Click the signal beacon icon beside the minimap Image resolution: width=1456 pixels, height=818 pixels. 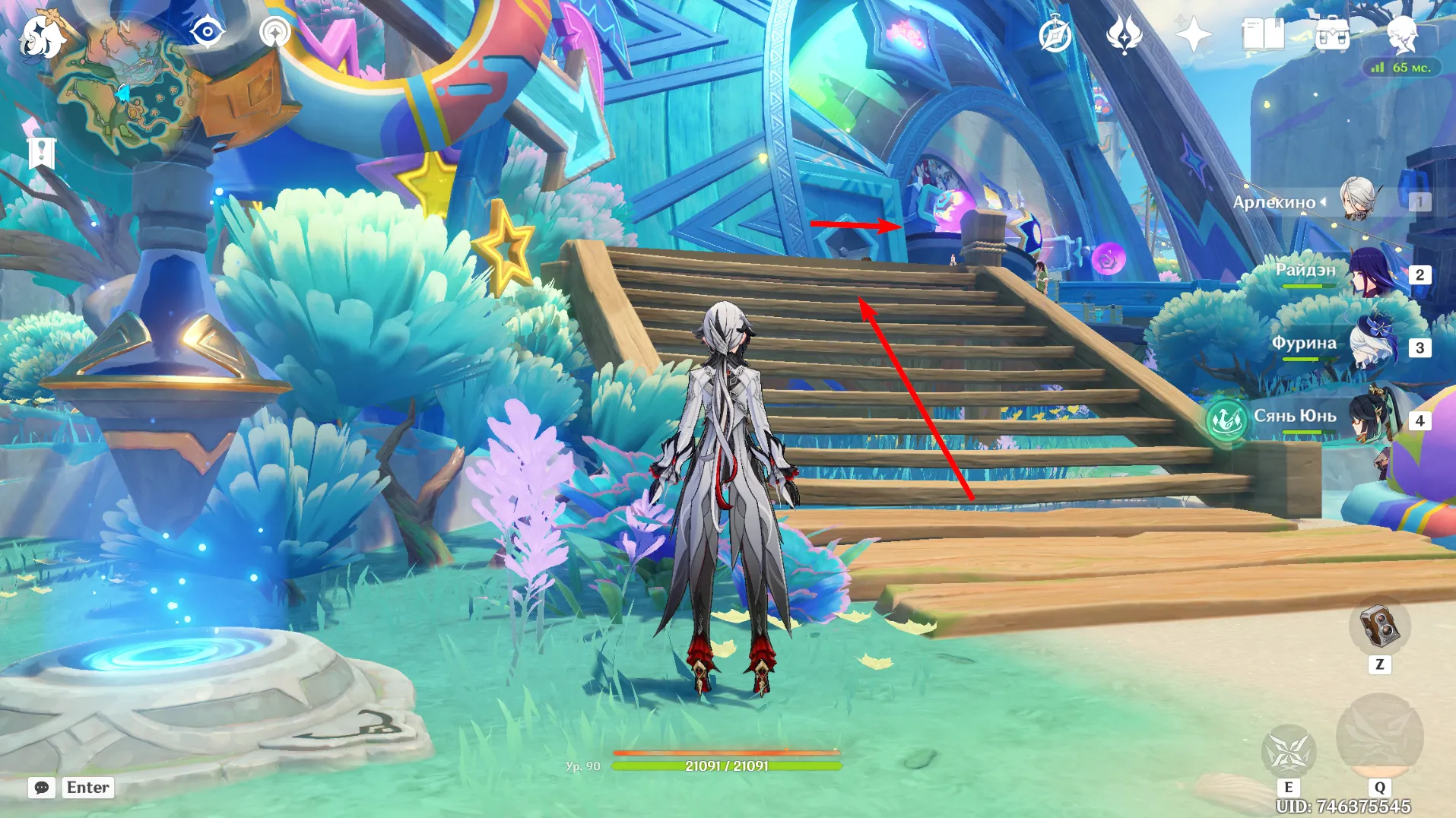pos(274,33)
